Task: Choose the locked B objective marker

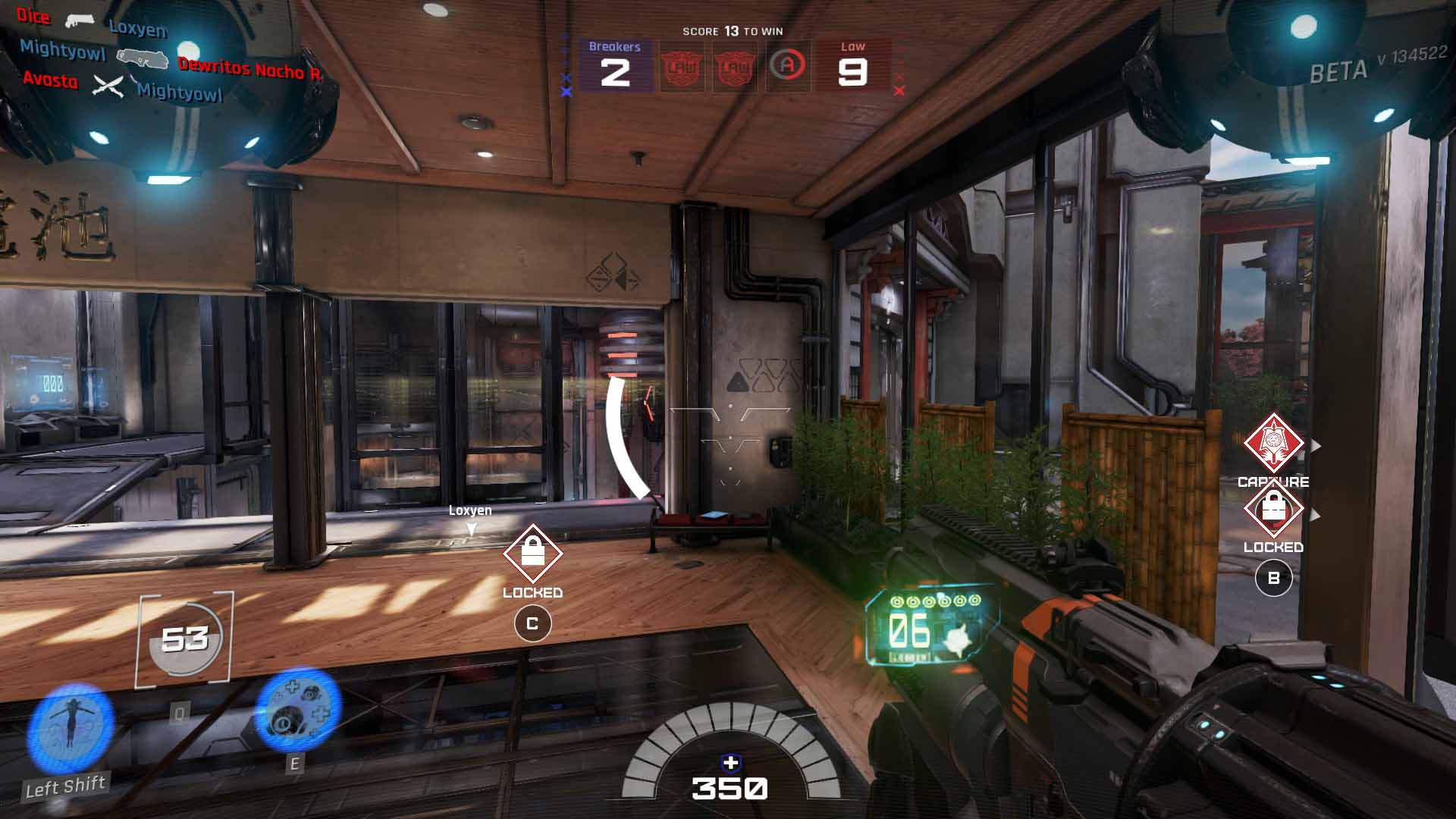Action: point(1273,510)
